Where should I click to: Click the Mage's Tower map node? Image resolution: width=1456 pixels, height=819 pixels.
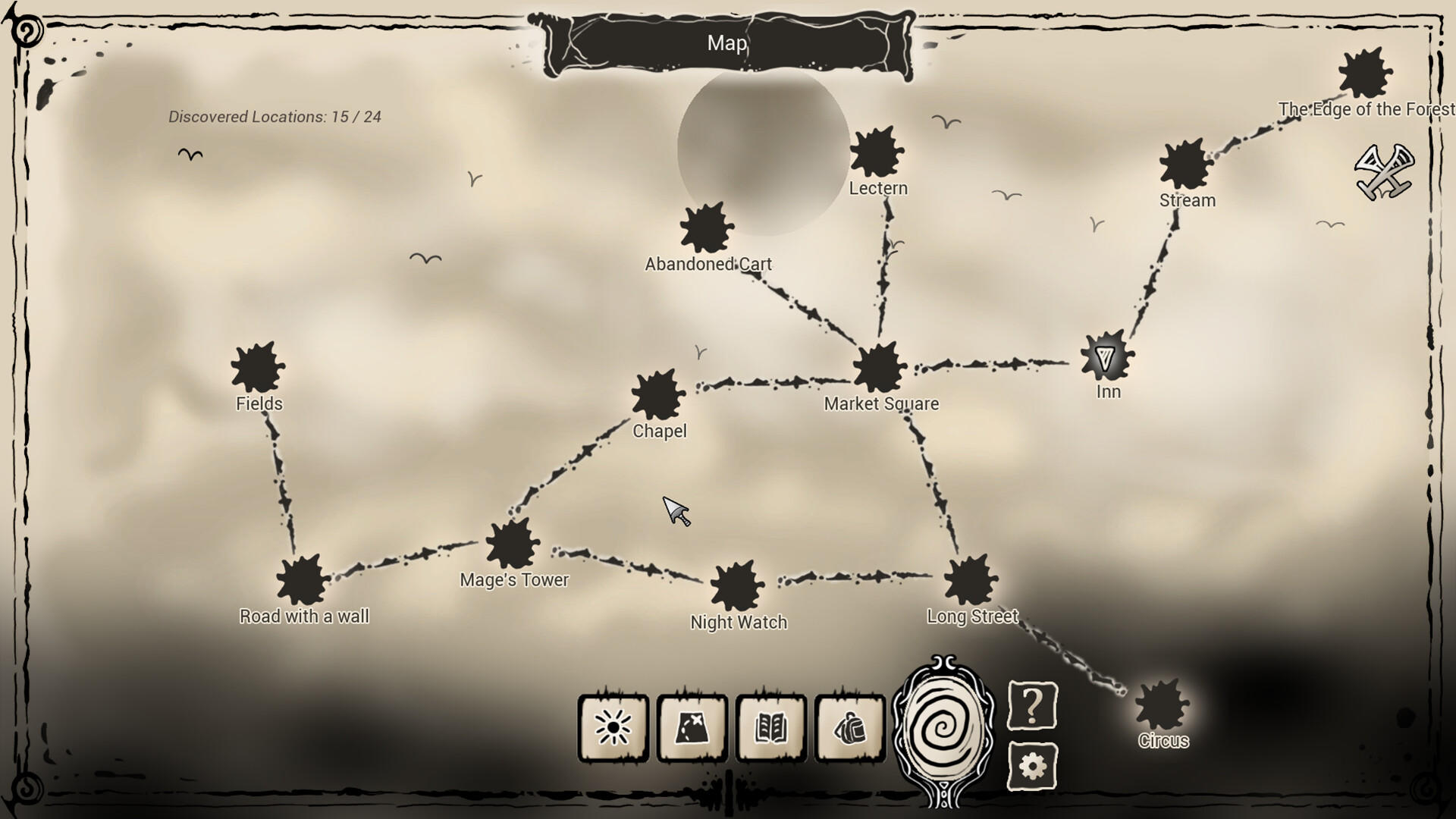(512, 544)
